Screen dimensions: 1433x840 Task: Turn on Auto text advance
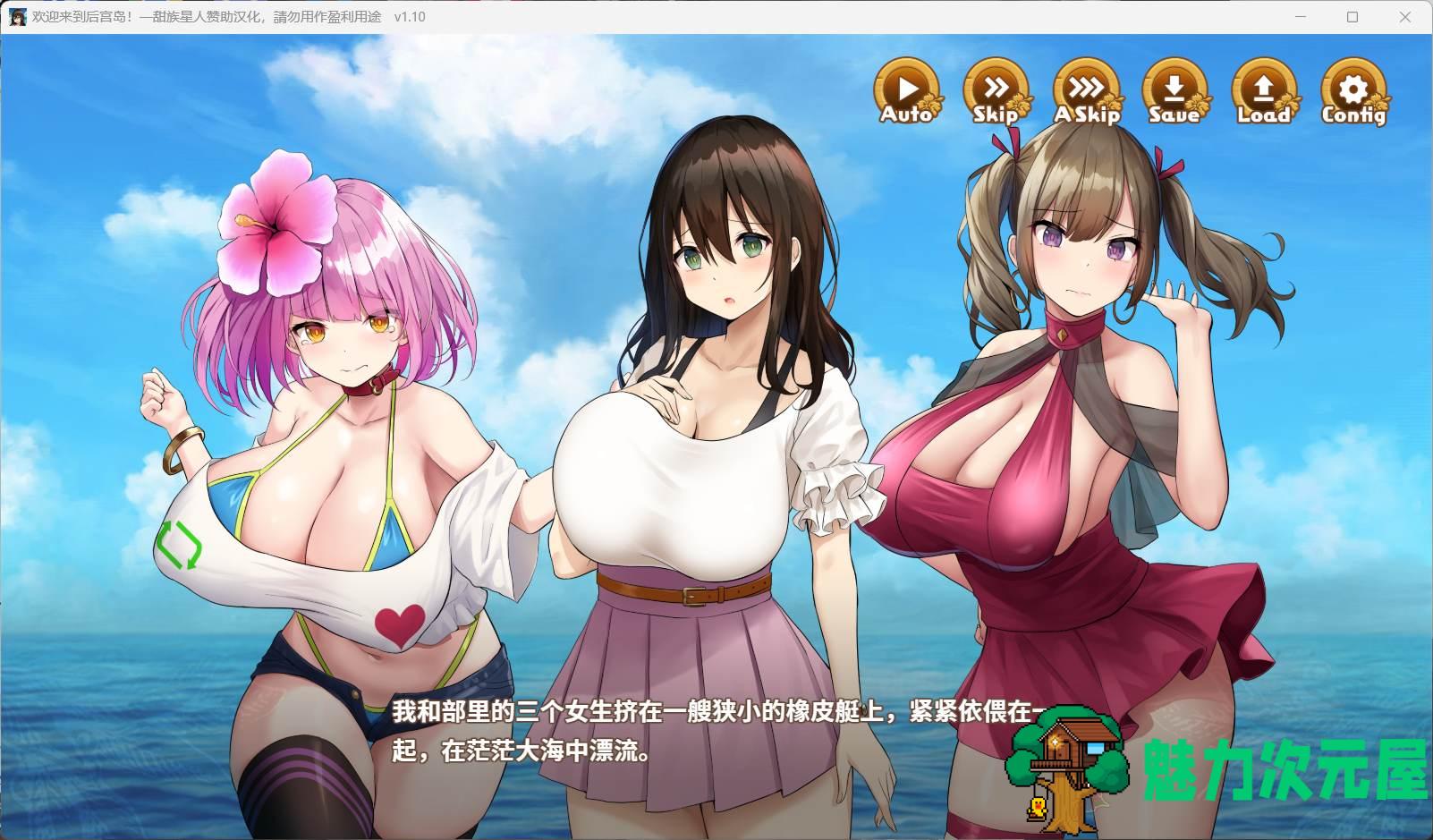(907, 91)
